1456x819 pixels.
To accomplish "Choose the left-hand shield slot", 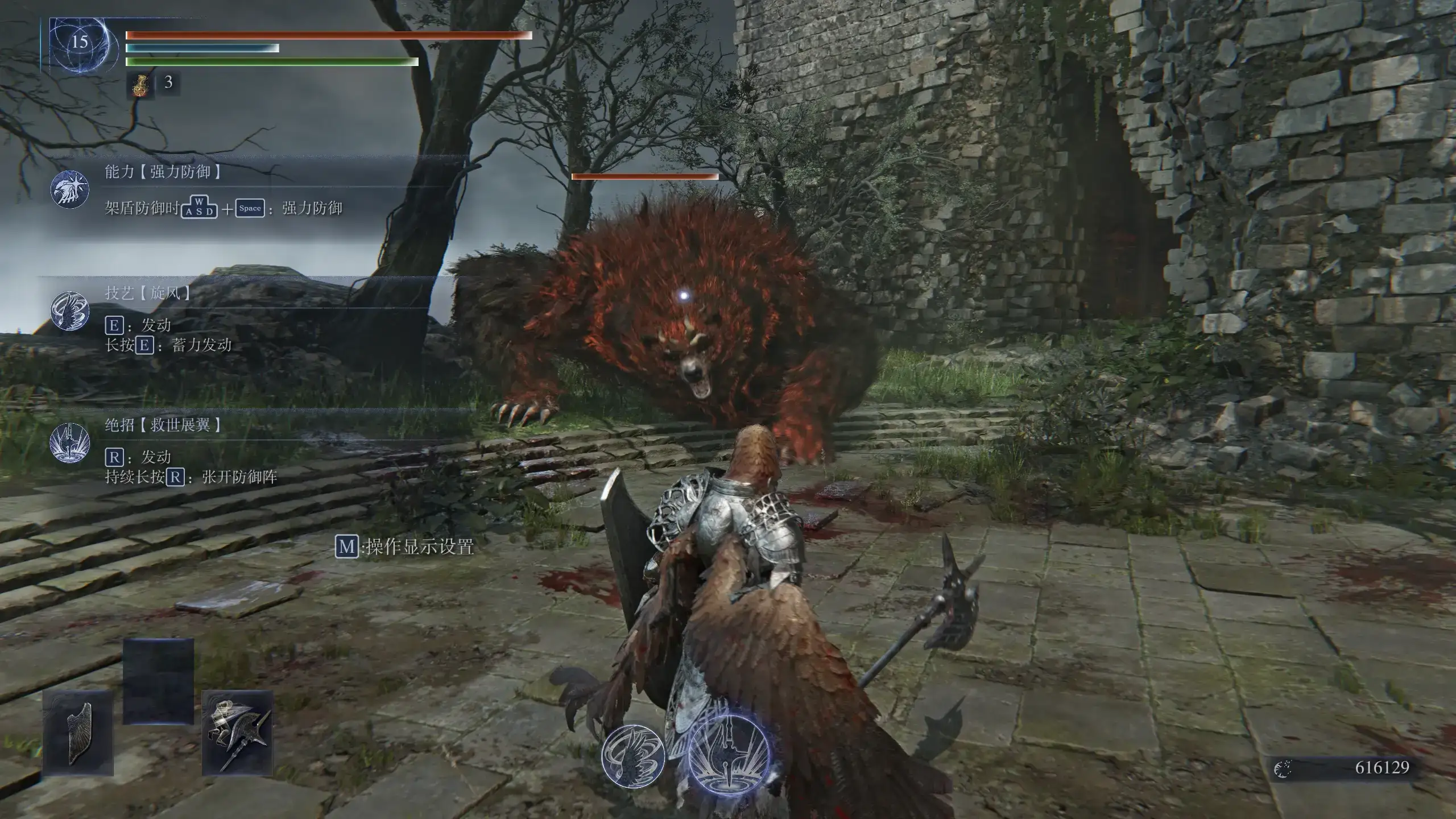I will coord(78,733).
